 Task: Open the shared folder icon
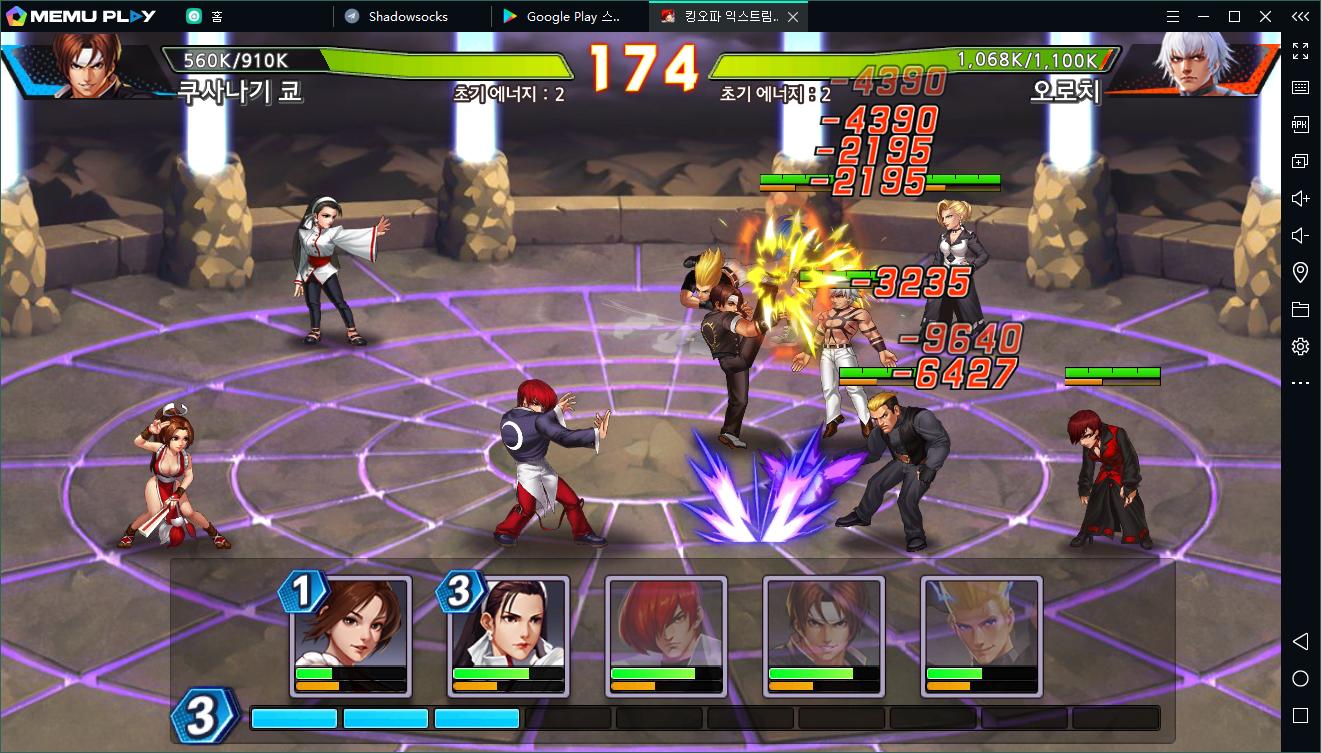1300,310
